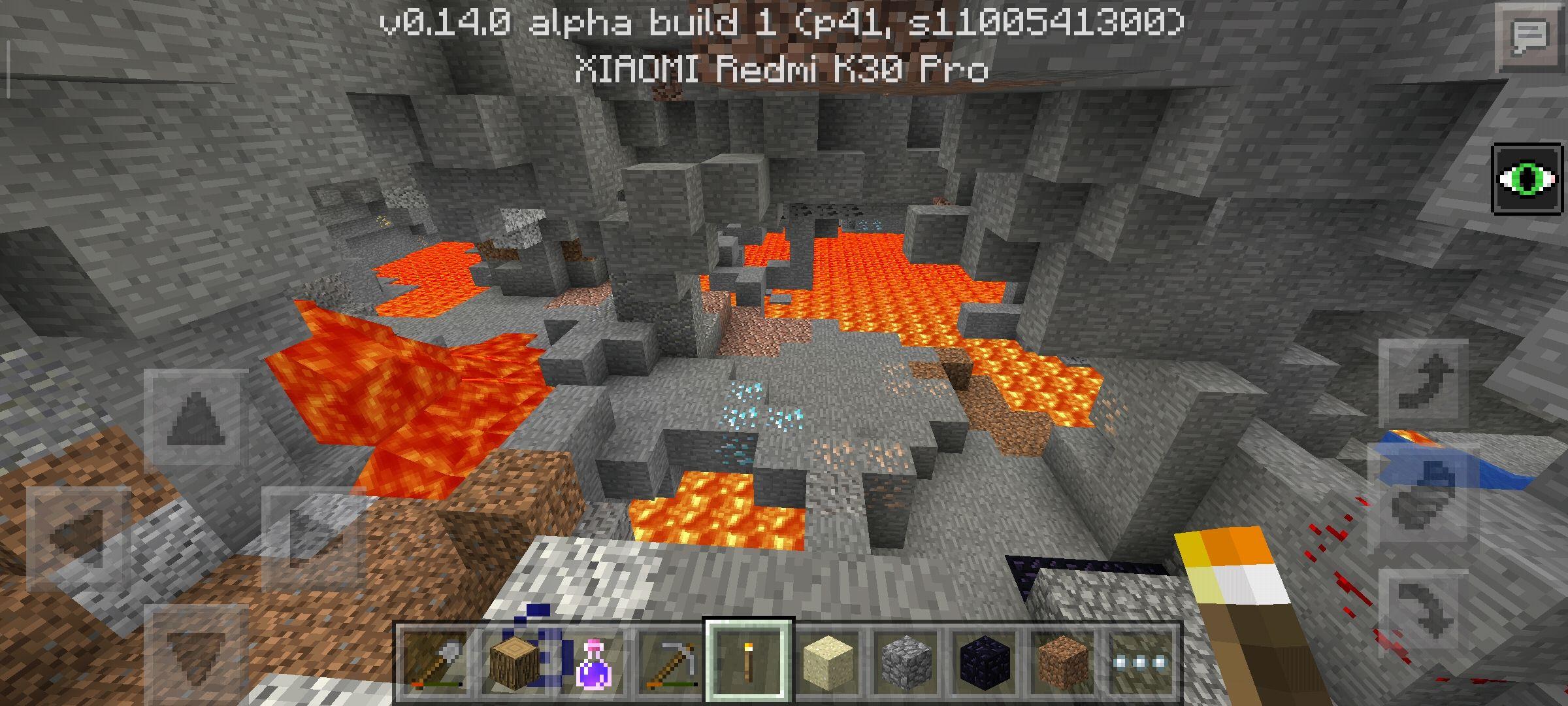Pick the obsidian block in the hotbar
The width and height of the screenshot is (1568, 706).
pyautogui.click(x=985, y=662)
